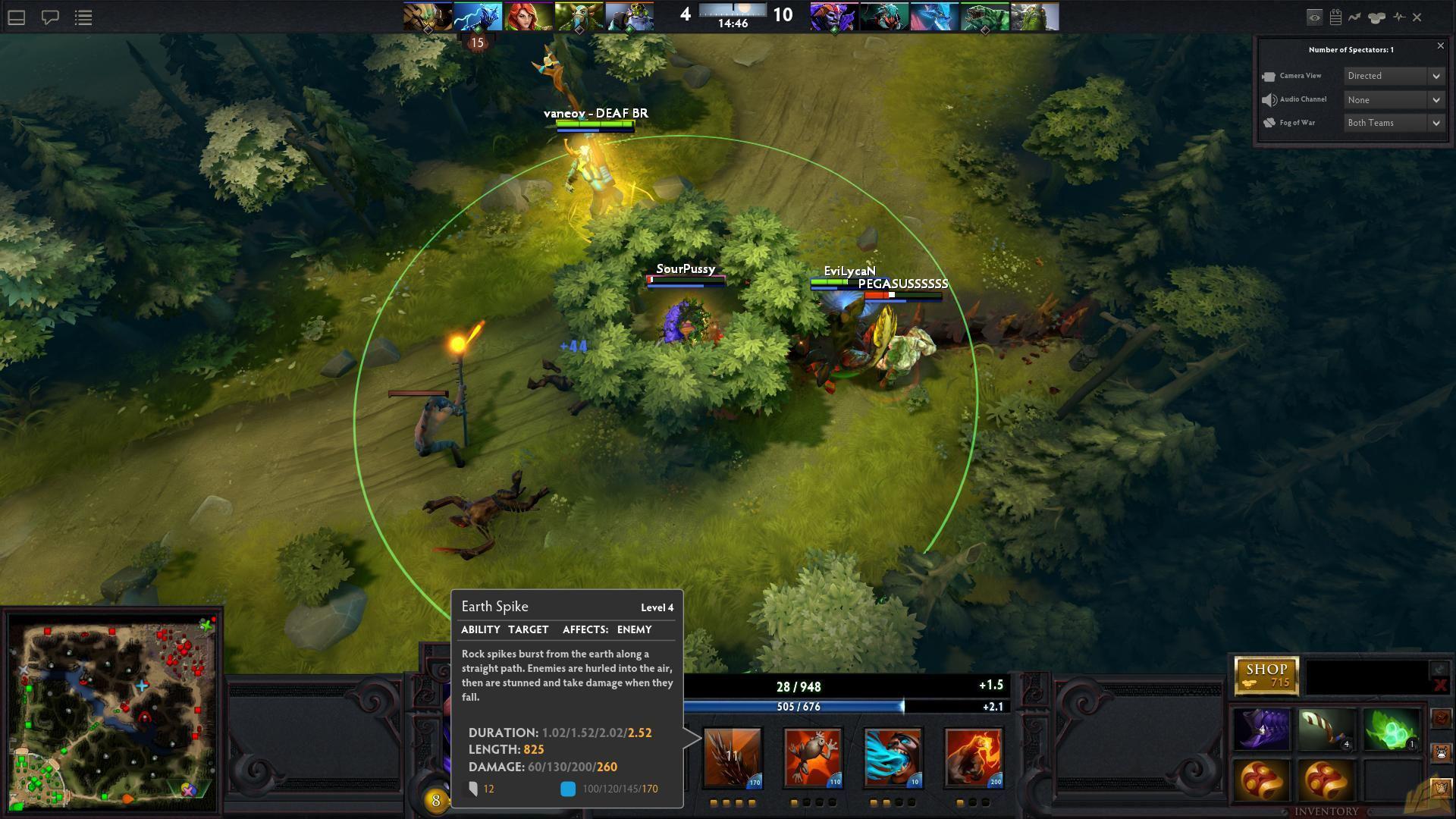Activate the Hex frog ability
Viewport: 1456px width, 819px height.
(x=812, y=757)
